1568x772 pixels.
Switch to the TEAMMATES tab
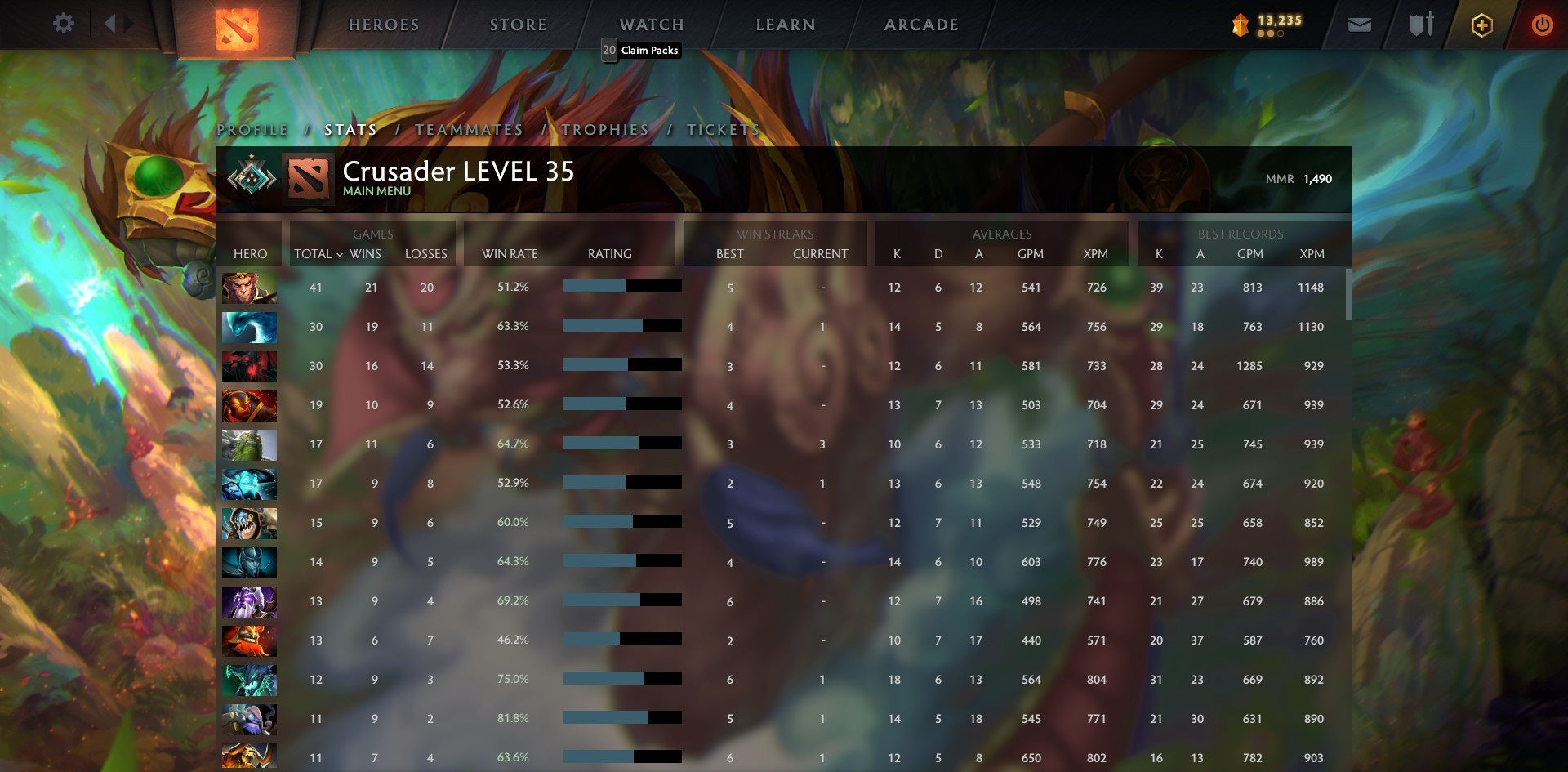pyautogui.click(x=469, y=129)
